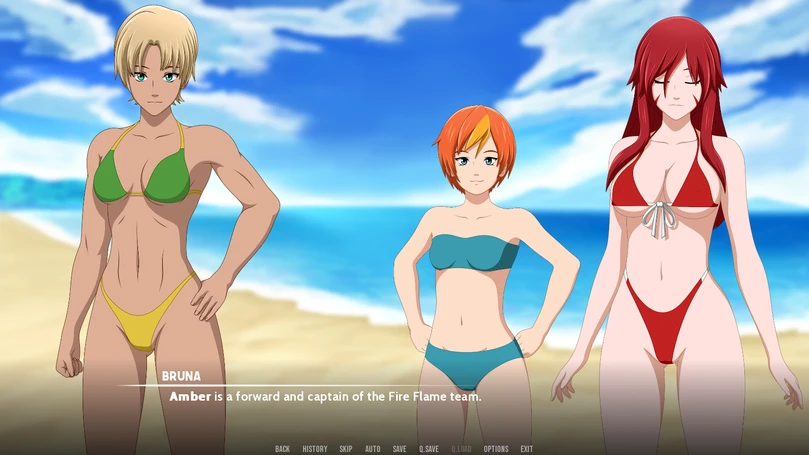Viewport: 809px width, 455px height.
Task: Open the SAVE menu
Action: (x=400, y=449)
